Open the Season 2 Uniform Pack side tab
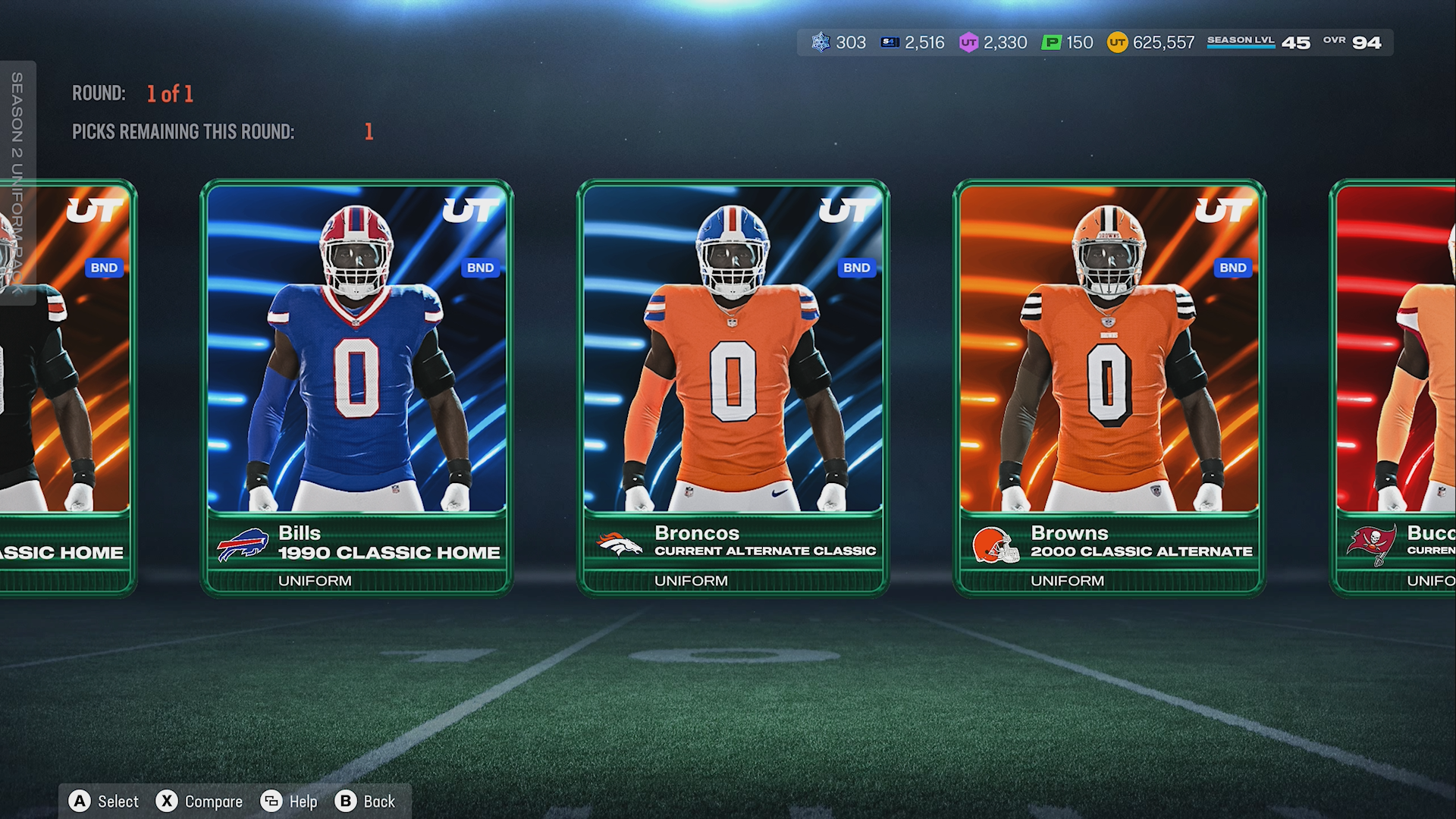1456x819 pixels. pos(17,182)
